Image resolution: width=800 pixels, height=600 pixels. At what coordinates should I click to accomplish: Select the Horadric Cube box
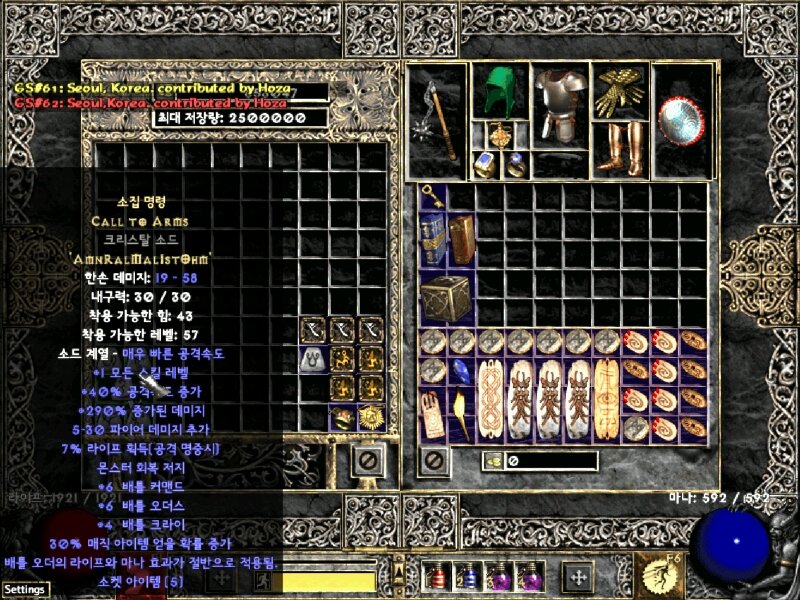(447, 297)
